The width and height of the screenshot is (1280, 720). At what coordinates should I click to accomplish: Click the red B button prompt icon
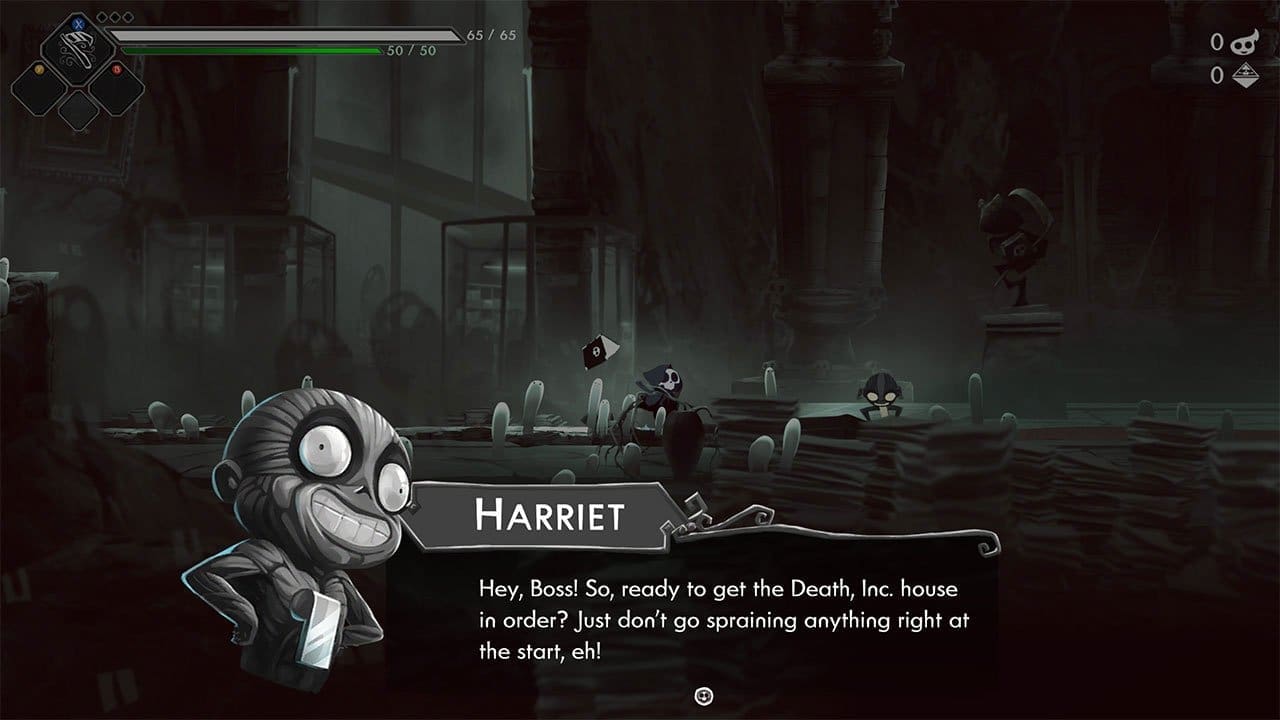[117, 69]
